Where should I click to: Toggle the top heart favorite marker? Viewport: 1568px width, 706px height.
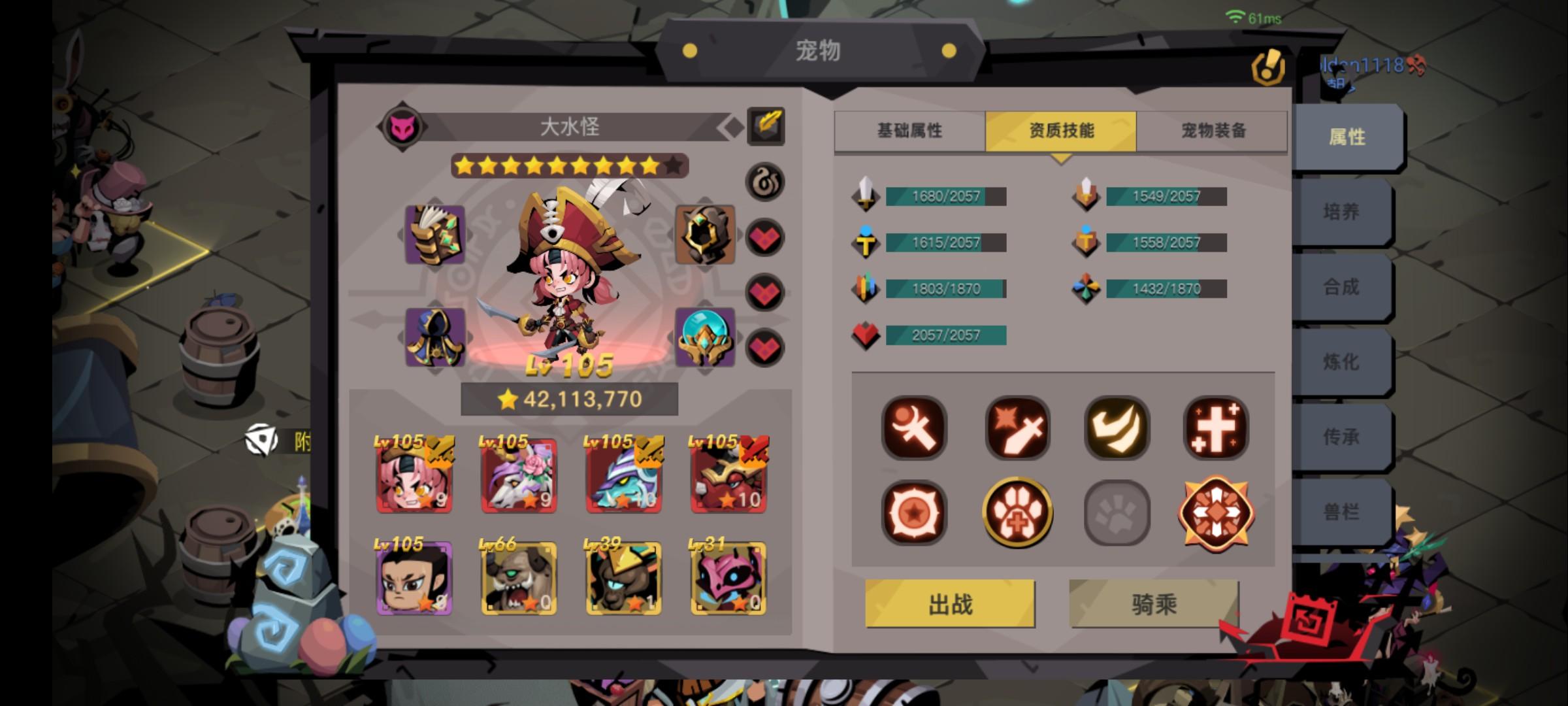[765, 238]
